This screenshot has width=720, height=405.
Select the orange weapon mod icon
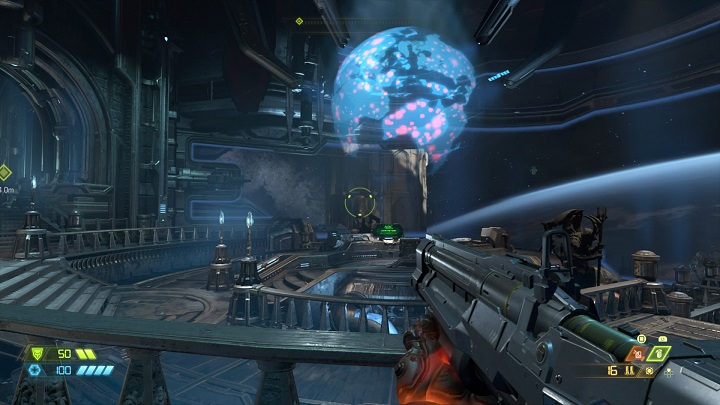[x=634, y=353]
